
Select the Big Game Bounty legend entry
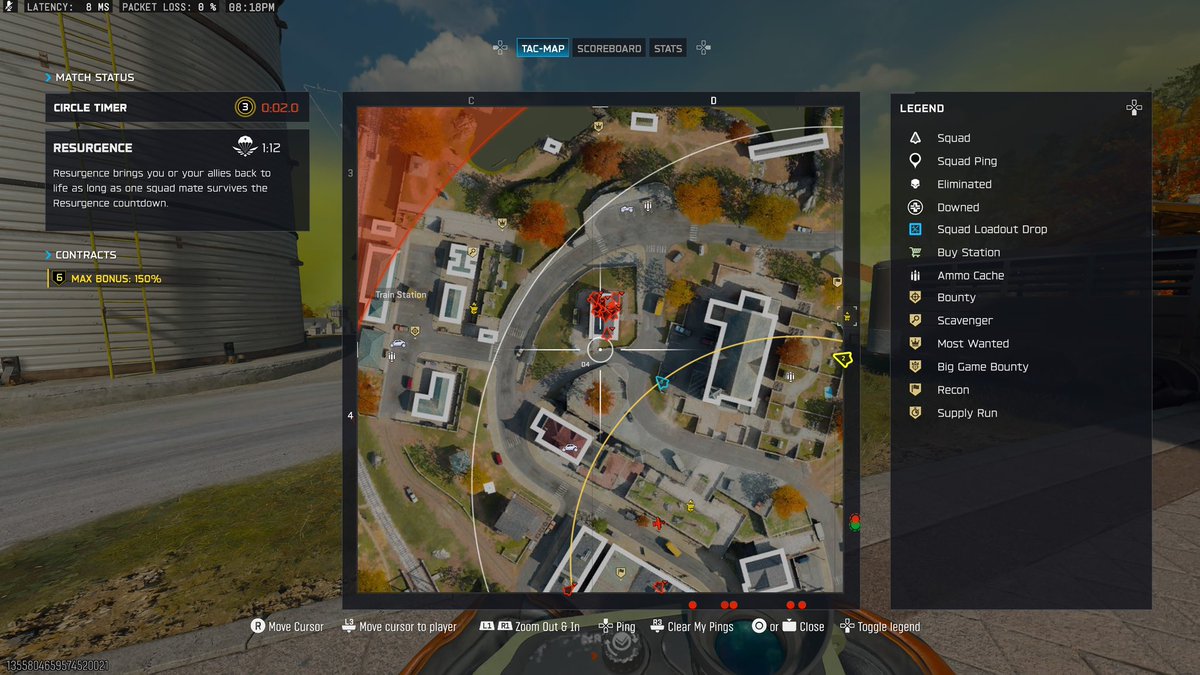point(982,366)
